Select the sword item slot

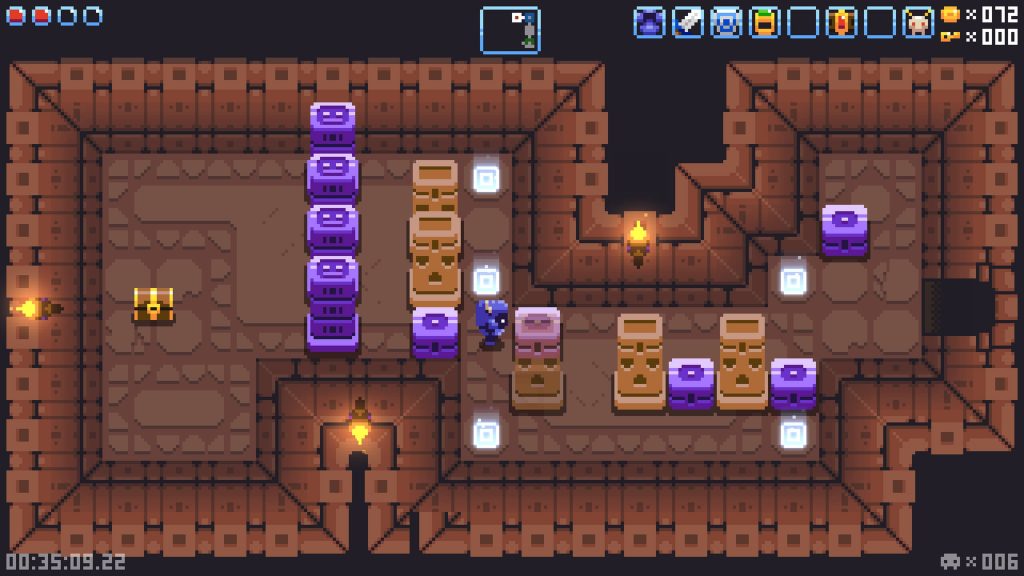[688, 22]
